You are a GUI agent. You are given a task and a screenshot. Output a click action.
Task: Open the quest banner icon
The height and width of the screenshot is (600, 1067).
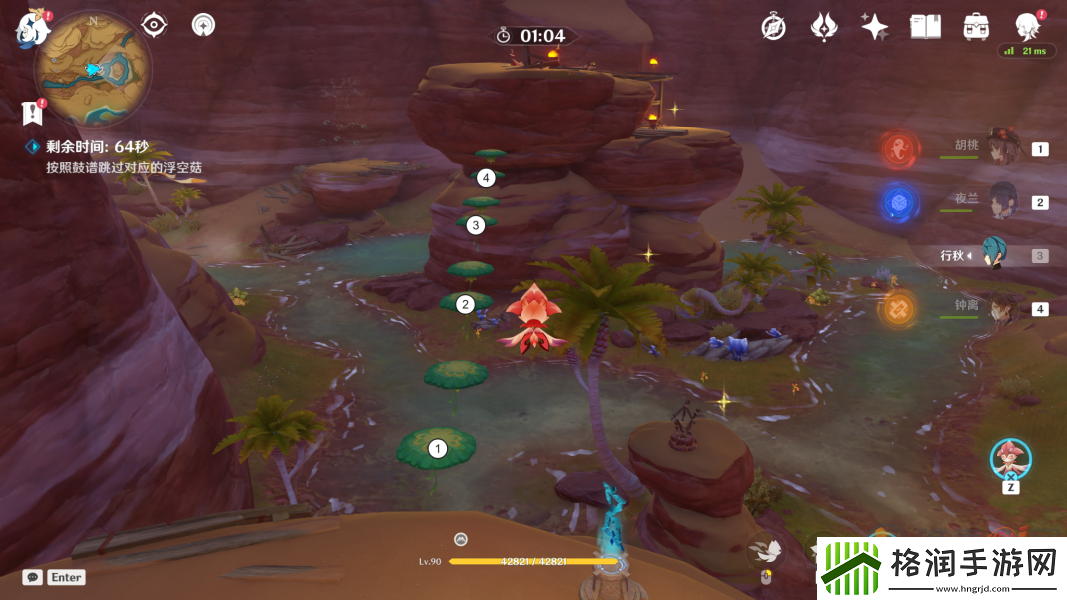point(34,111)
